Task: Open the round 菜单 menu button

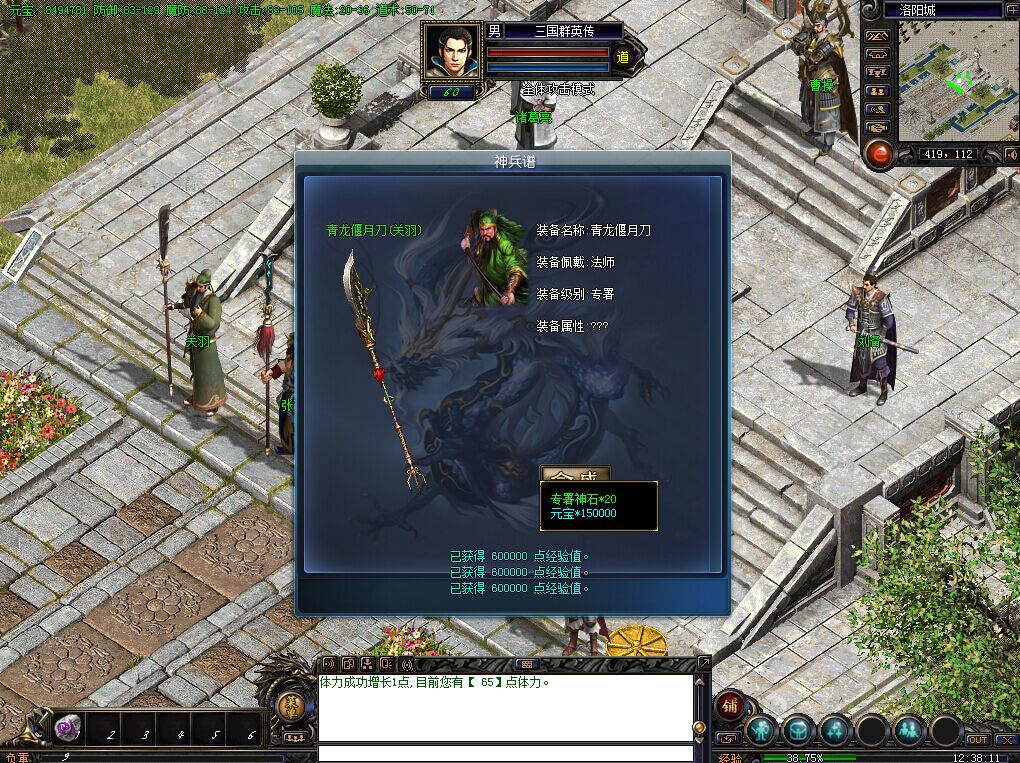Action: pyautogui.click(x=291, y=706)
